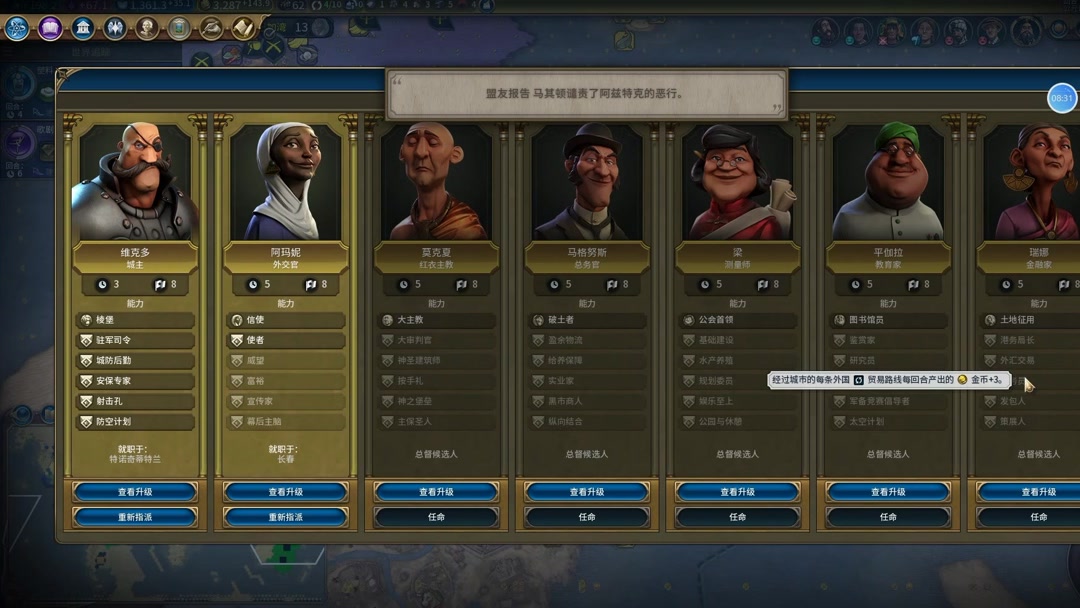Click the blue 08:31 timer badge
This screenshot has height=608, width=1080.
(x=1061, y=98)
